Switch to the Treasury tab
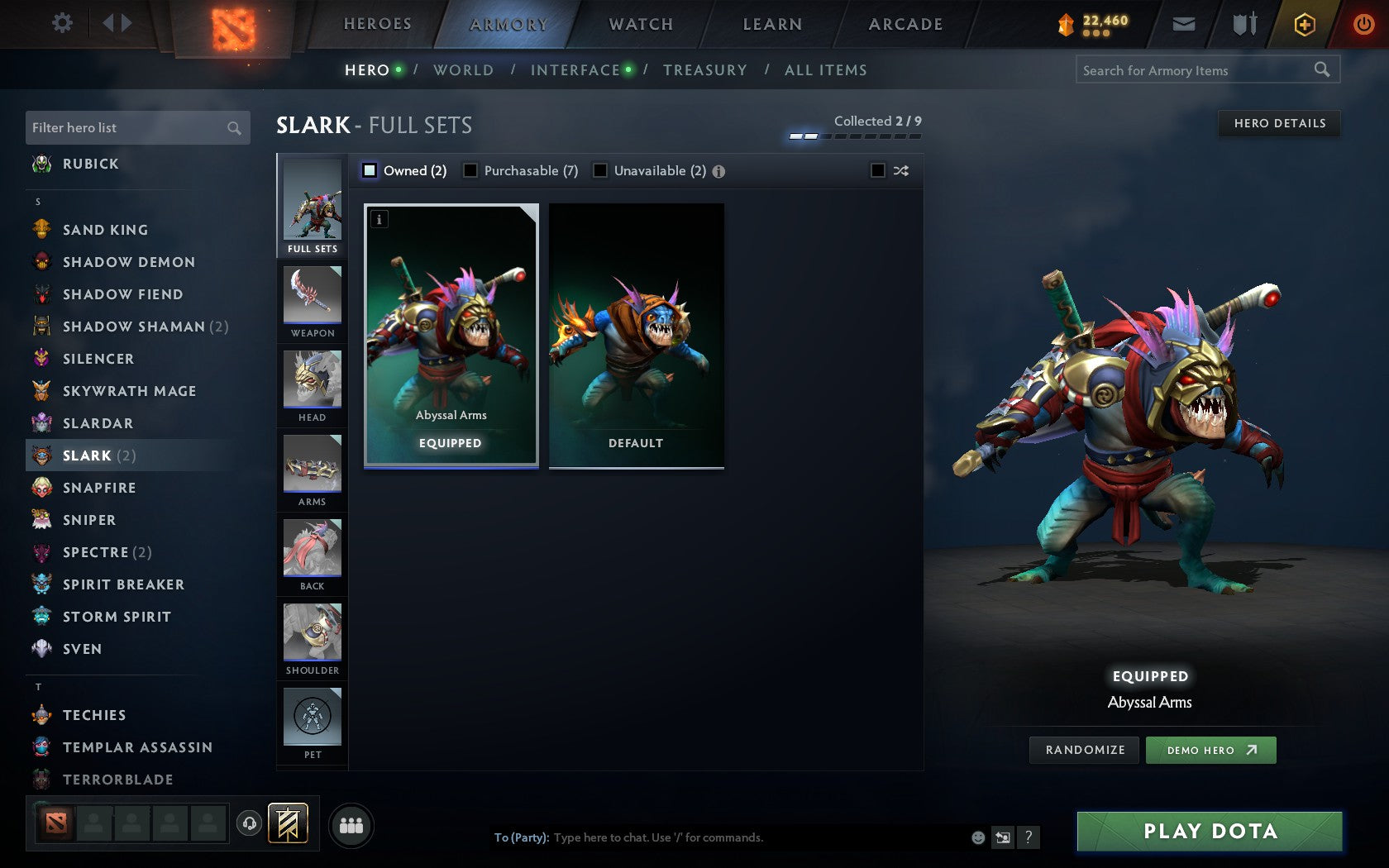Viewport: 1389px width, 868px height. coord(705,70)
